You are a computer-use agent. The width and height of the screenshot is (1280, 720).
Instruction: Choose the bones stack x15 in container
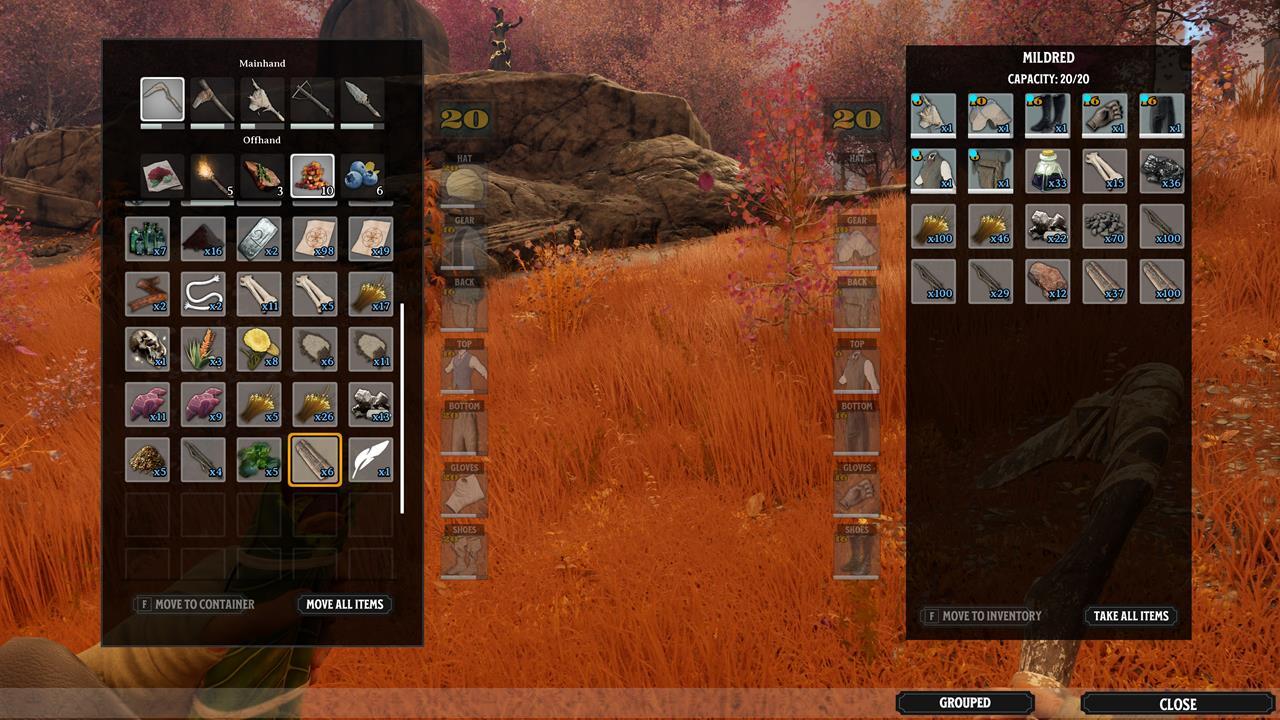pyautogui.click(x=1104, y=170)
